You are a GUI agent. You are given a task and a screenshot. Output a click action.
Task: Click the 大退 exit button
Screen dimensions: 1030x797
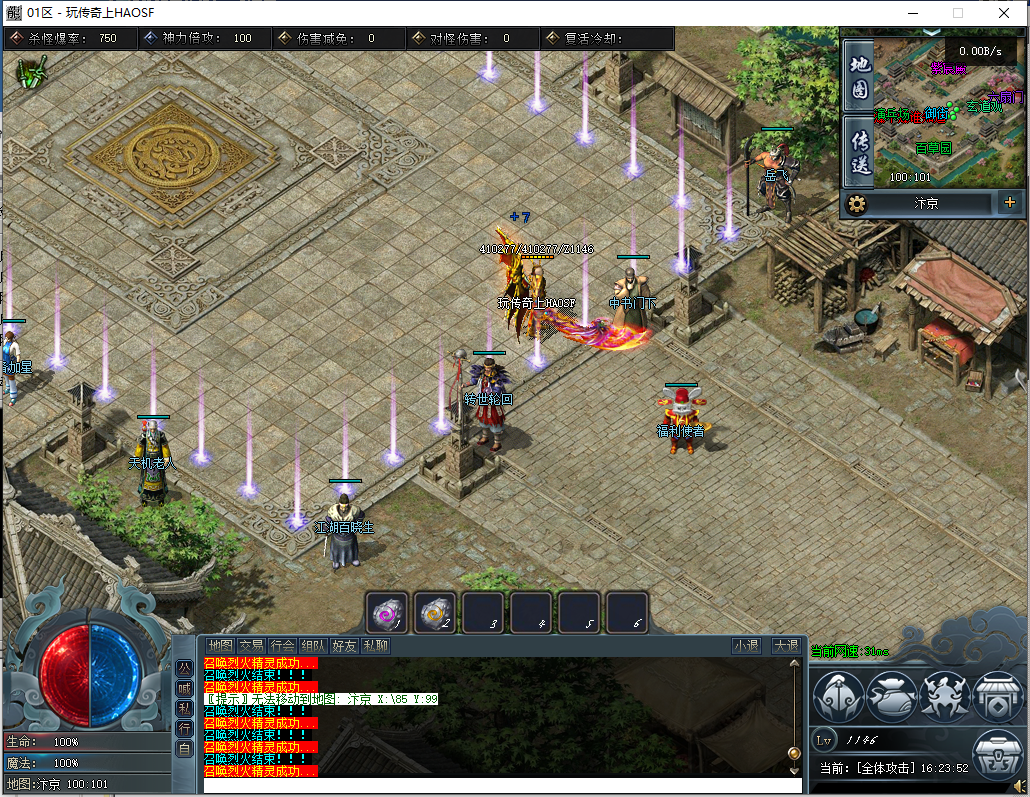786,646
